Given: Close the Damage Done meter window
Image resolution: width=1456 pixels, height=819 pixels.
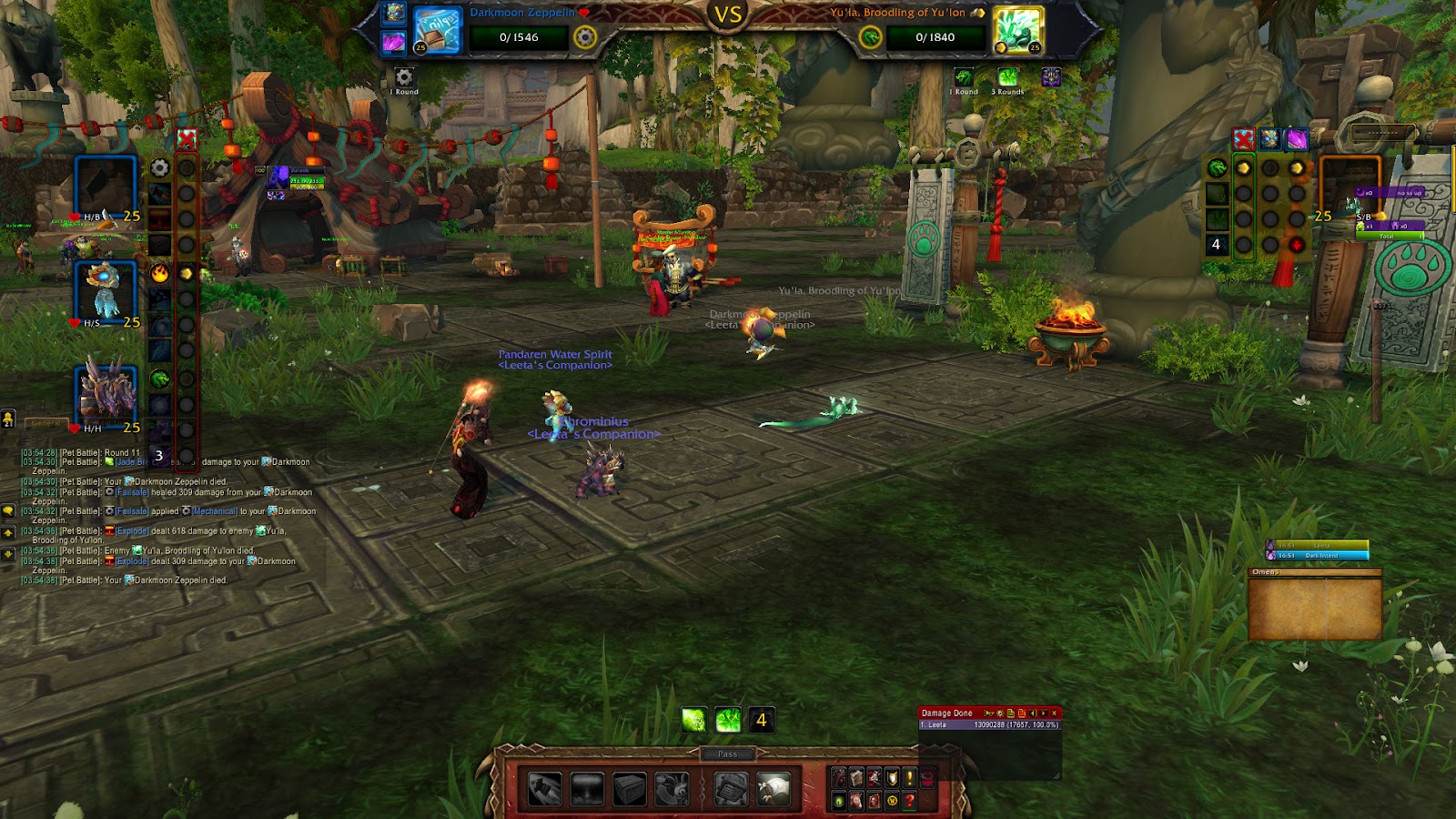Looking at the screenshot, I should point(1054,713).
